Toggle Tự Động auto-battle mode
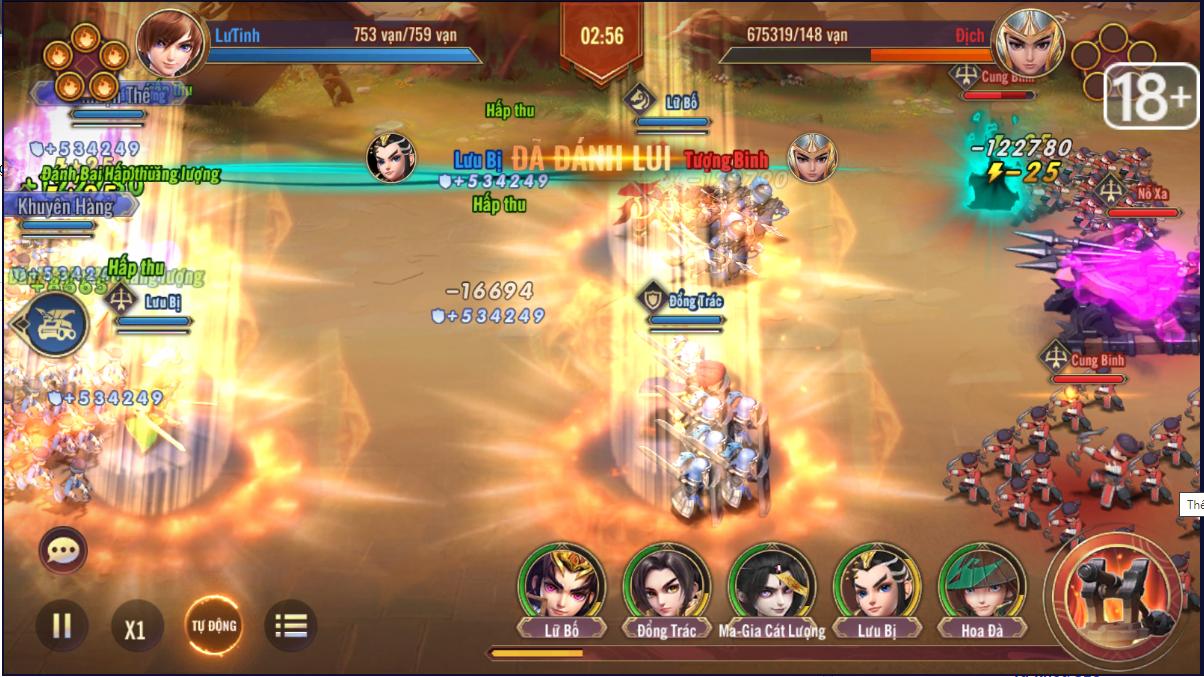 pyautogui.click(x=214, y=626)
